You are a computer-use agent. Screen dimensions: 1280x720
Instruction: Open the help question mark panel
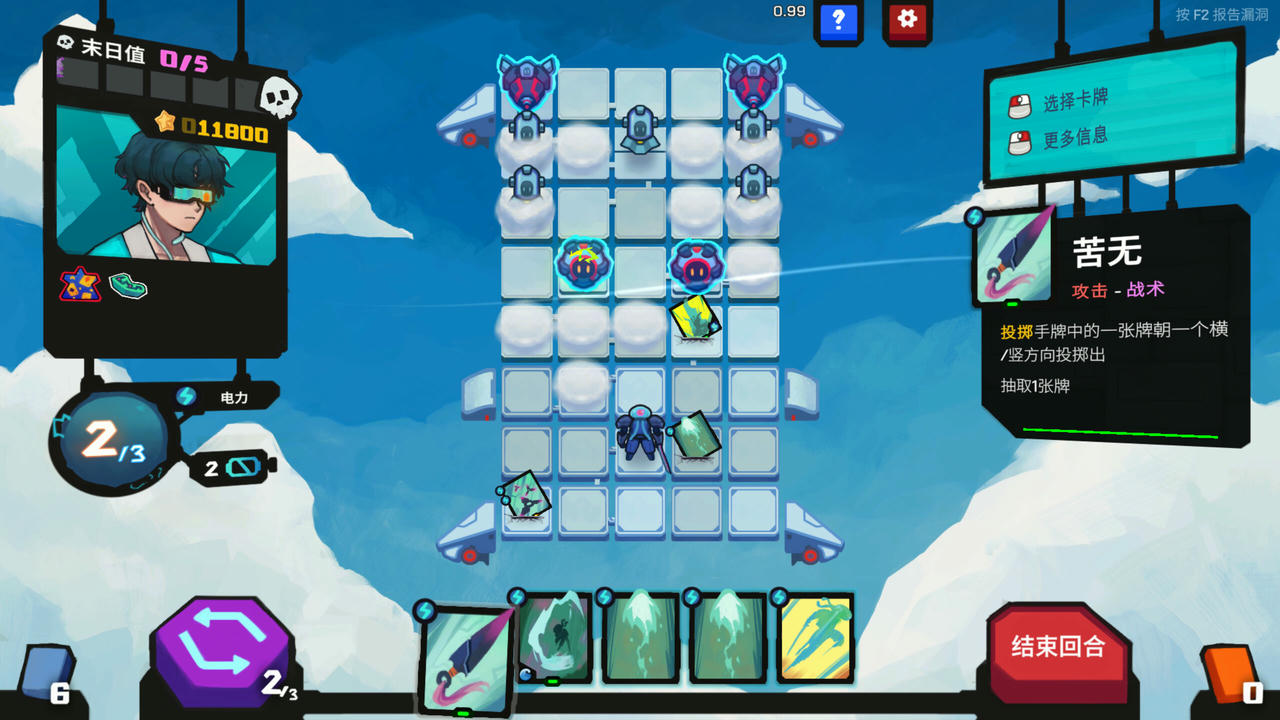click(x=838, y=22)
